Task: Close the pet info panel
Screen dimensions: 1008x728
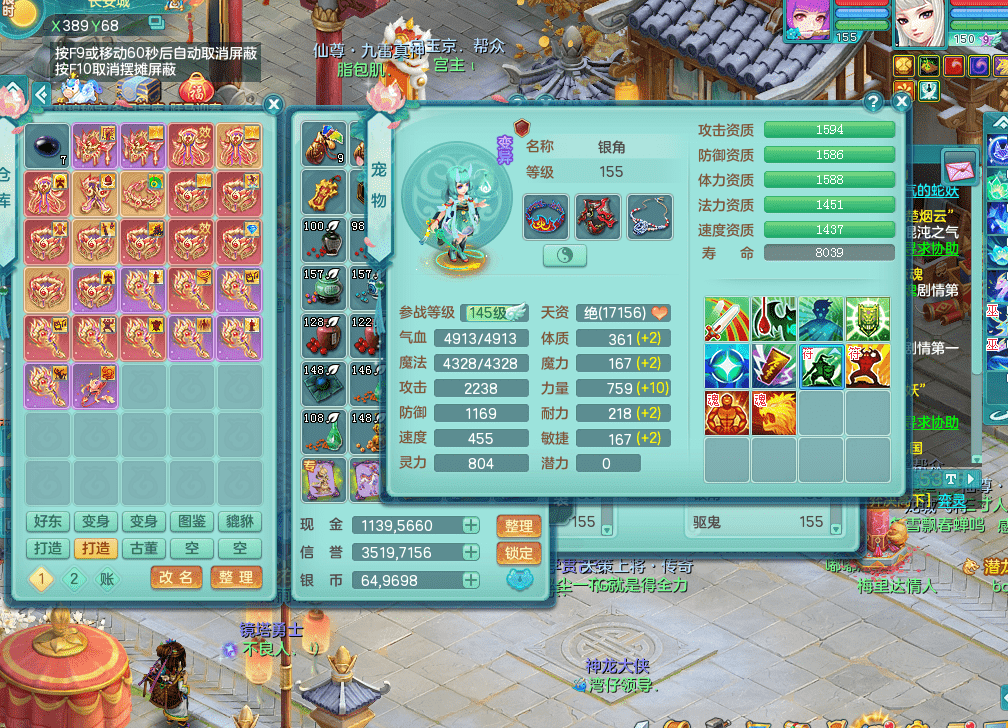Action: 902,101
